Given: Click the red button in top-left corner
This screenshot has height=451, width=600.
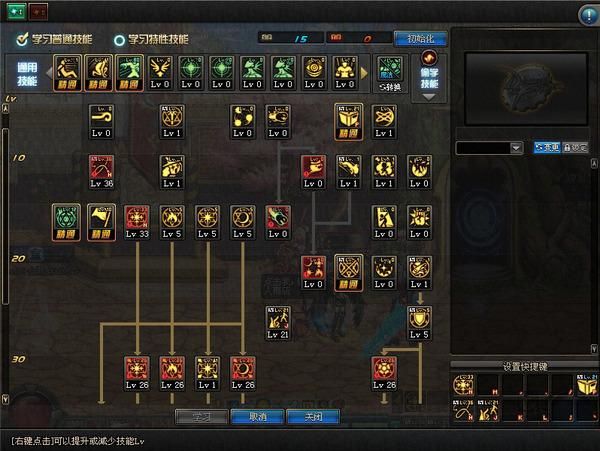Looking at the screenshot, I should click(38, 11).
